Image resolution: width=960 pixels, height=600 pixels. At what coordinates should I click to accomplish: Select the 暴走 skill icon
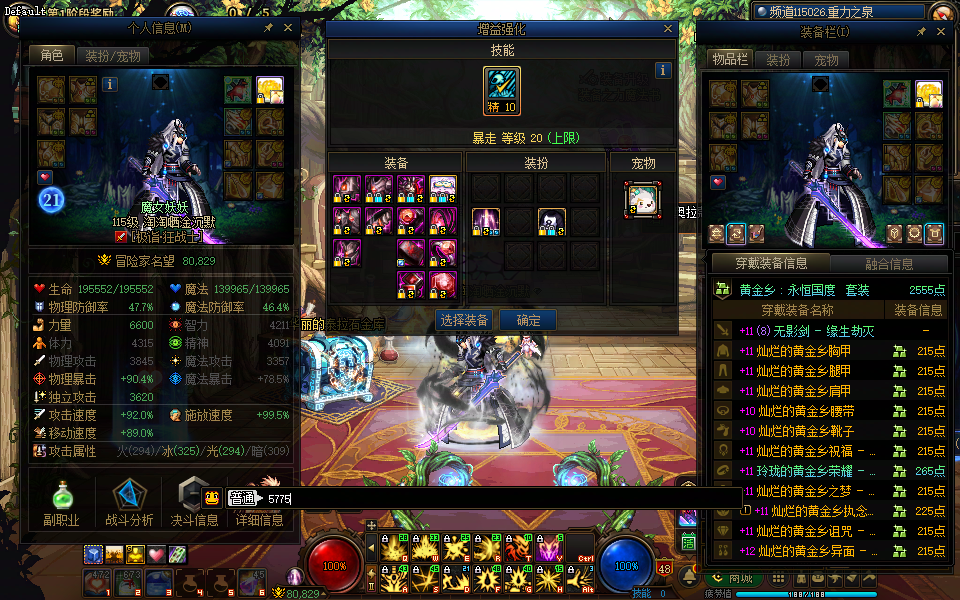coord(501,91)
